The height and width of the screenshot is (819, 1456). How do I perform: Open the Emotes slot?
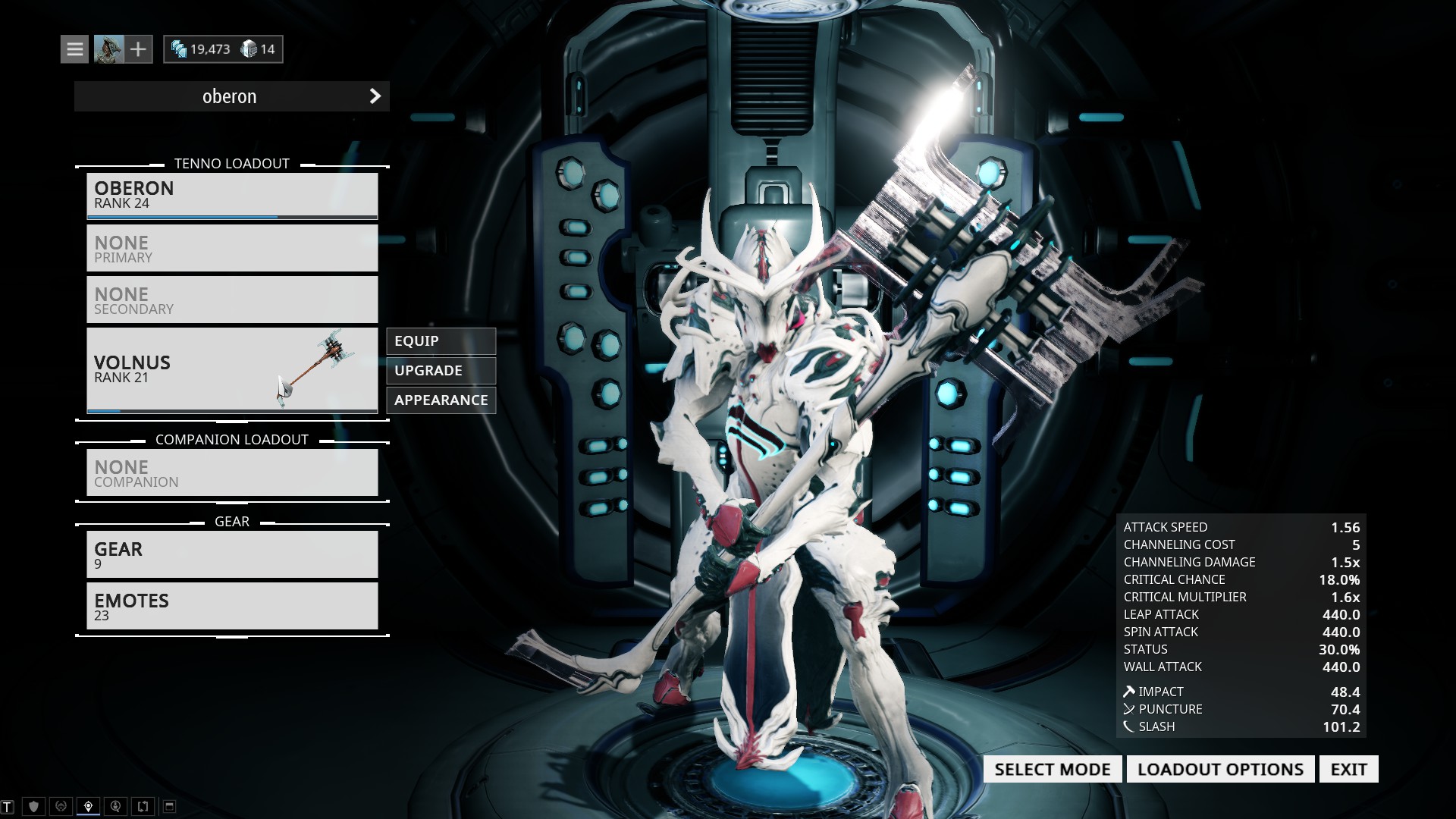tap(232, 607)
